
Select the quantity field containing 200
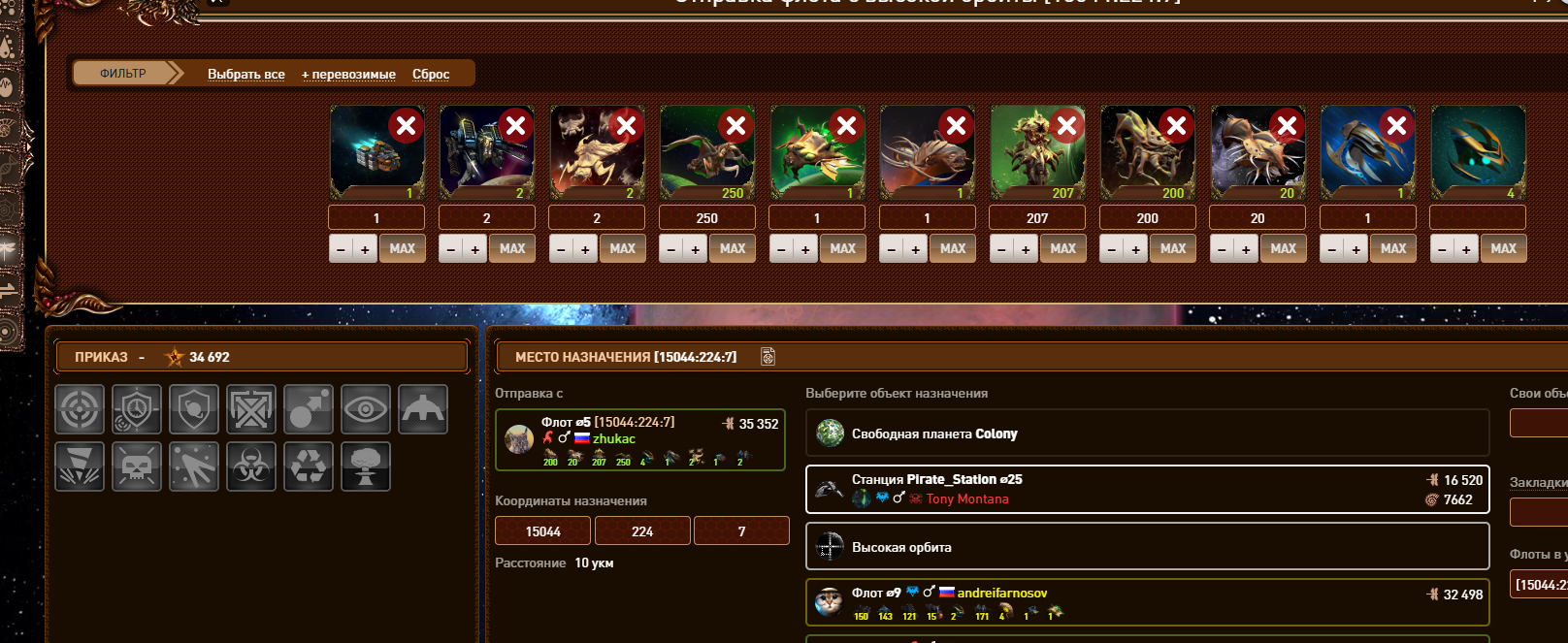(1147, 218)
